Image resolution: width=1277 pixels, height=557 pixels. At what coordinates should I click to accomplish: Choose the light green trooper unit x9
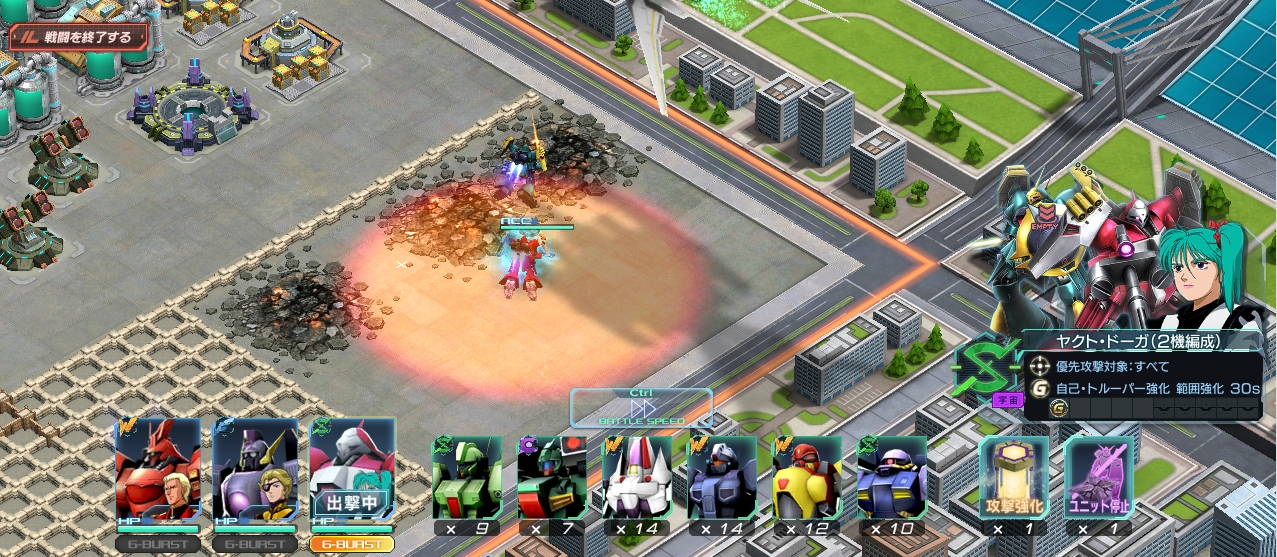(x=467, y=478)
